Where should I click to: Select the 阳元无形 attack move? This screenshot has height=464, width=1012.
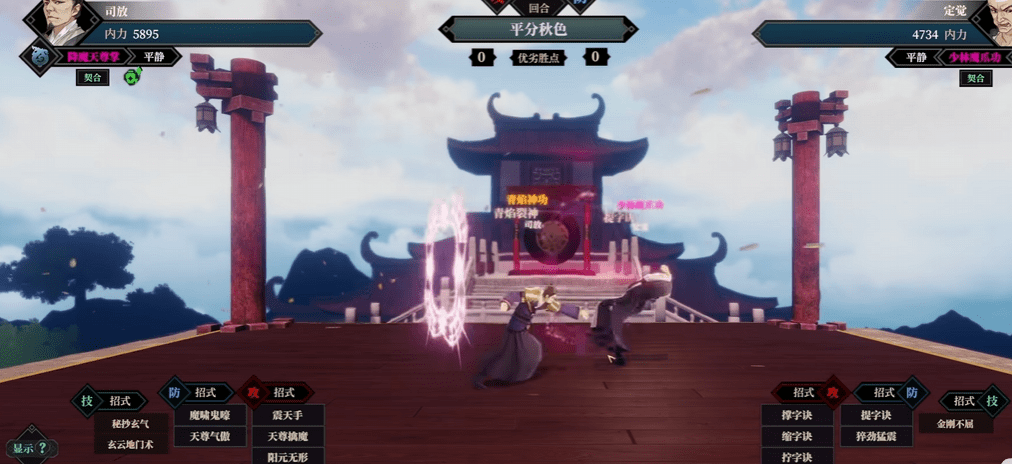287,456
